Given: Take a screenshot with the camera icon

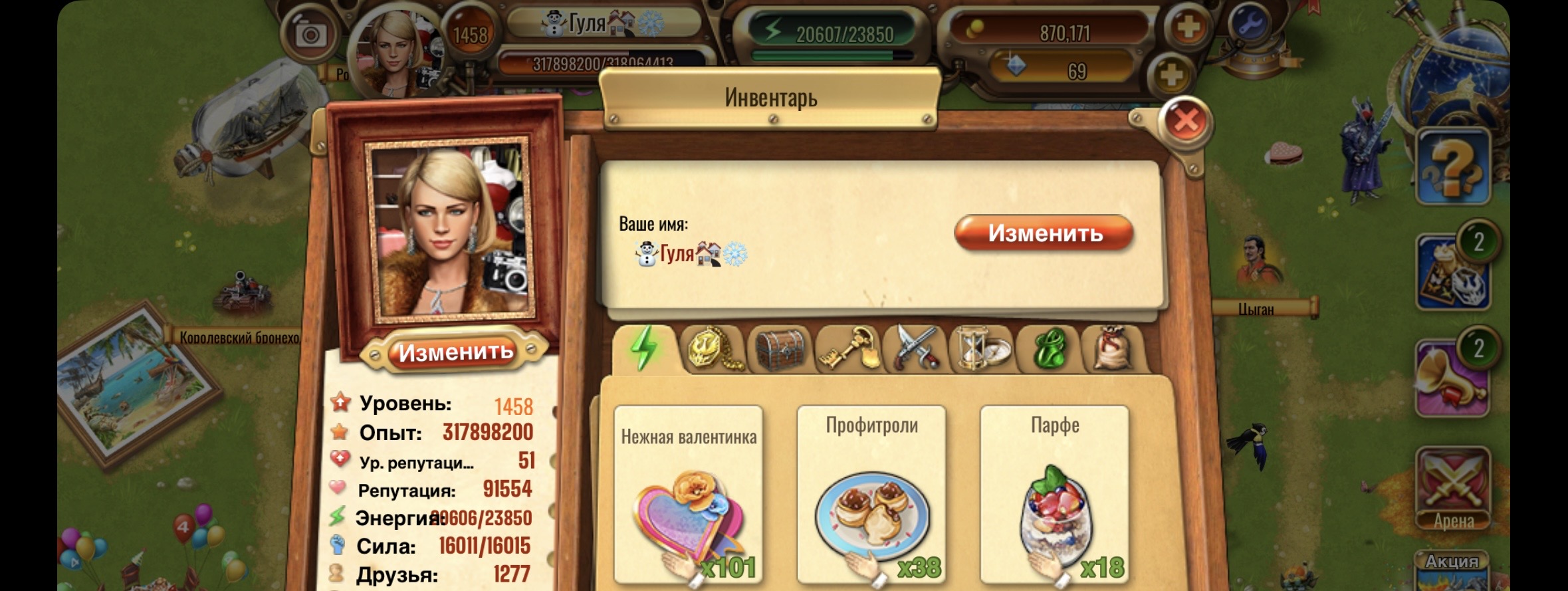Looking at the screenshot, I should [310, 34].
